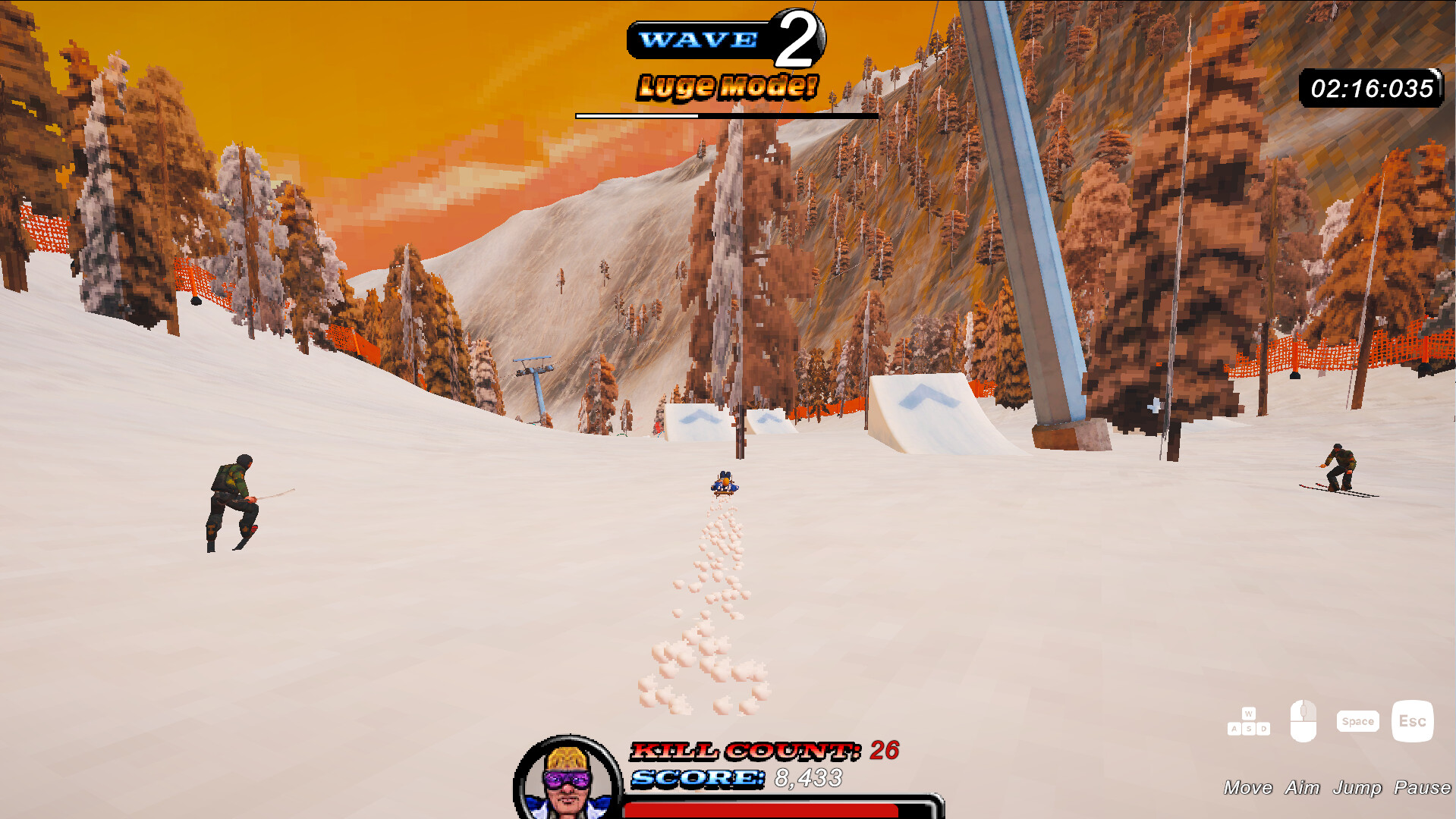Image resolution: width=1456 pixels, height=819 pixels.
Task: Click the Luge Mode! title text
Action: pyautogui.click(x=725, y=86)
